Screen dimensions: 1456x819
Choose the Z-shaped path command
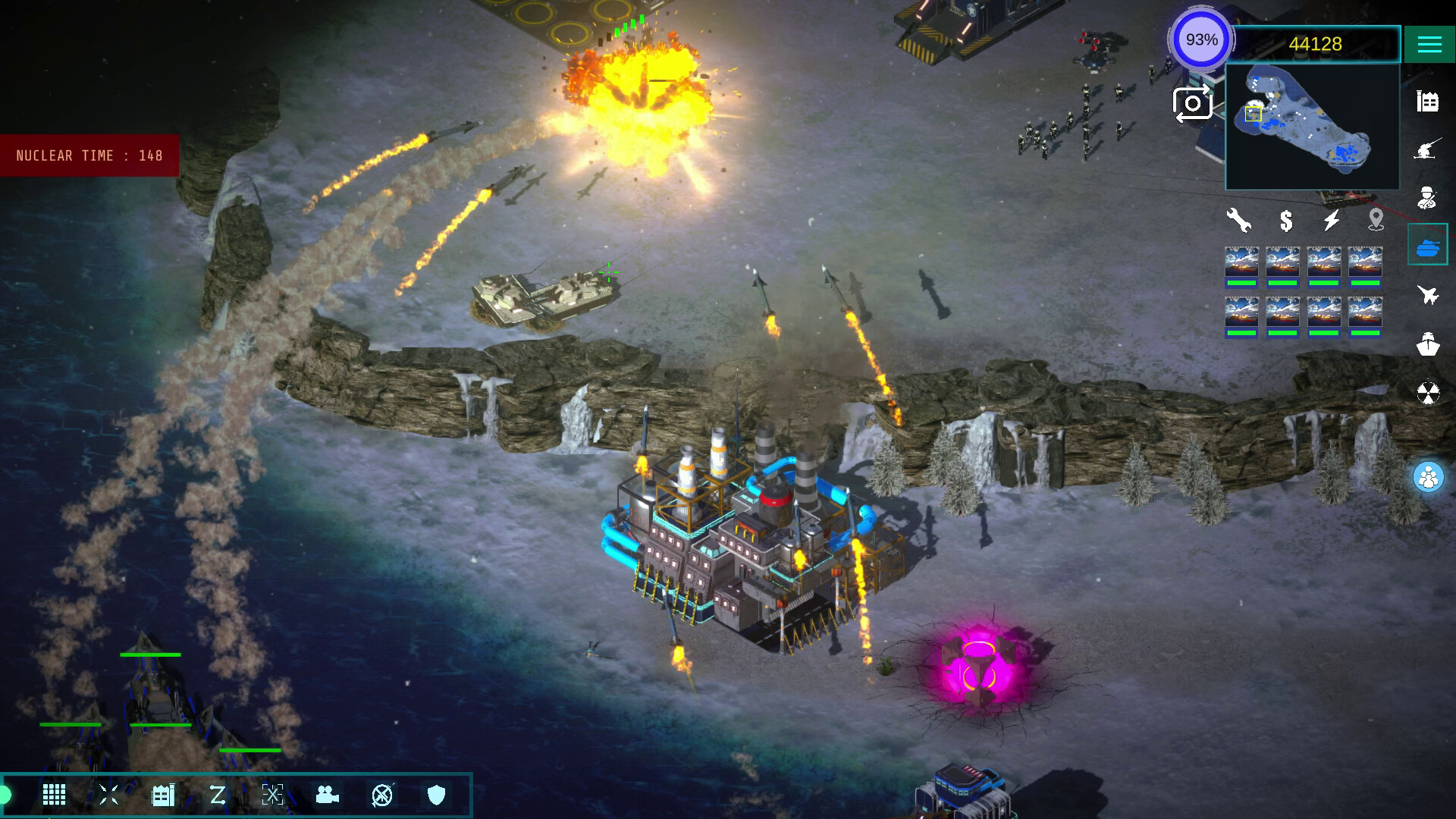pos(218,795)
